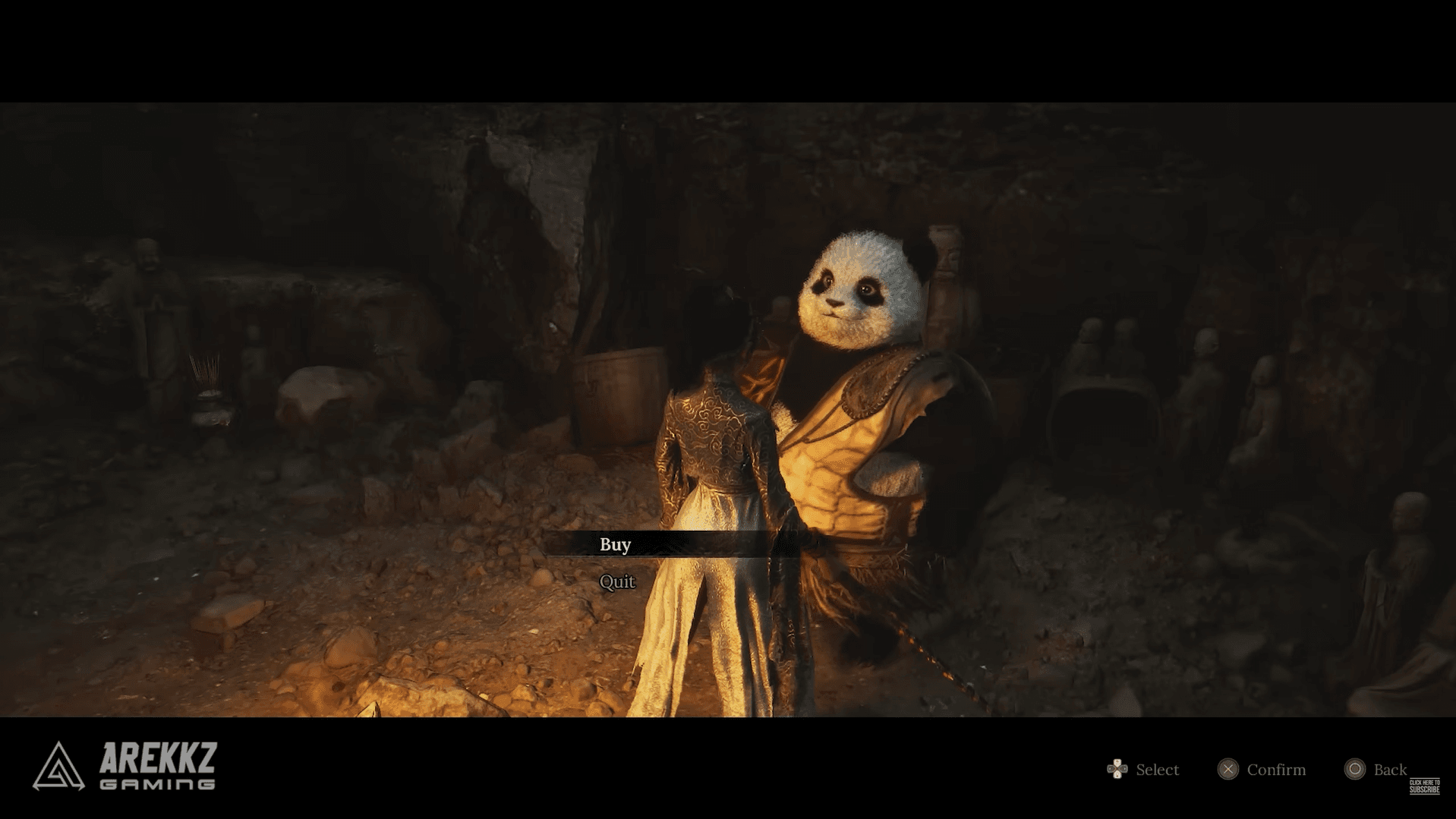Select Quit to leave the shop
The image size is (1456, 819).
click(616, 581)
